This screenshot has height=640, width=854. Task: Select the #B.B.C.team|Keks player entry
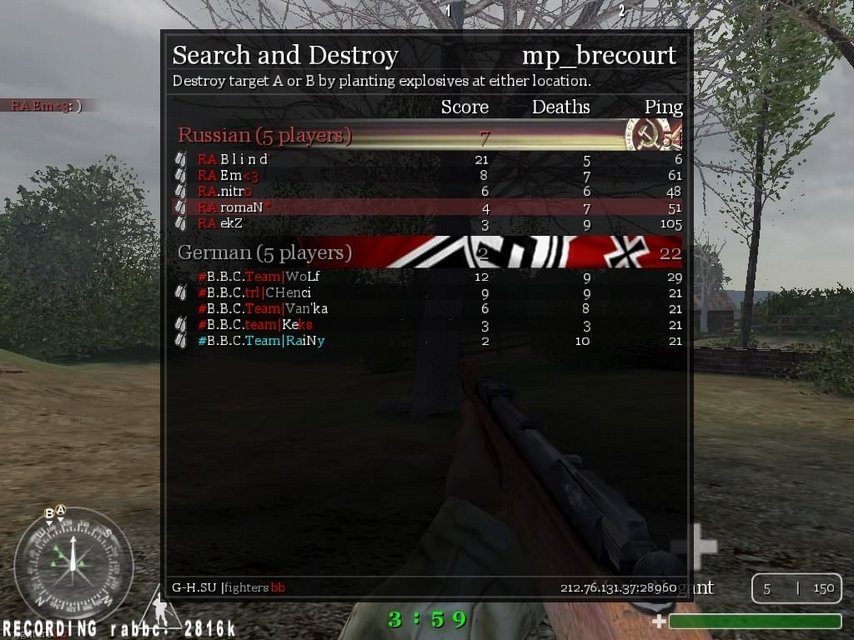255,324
